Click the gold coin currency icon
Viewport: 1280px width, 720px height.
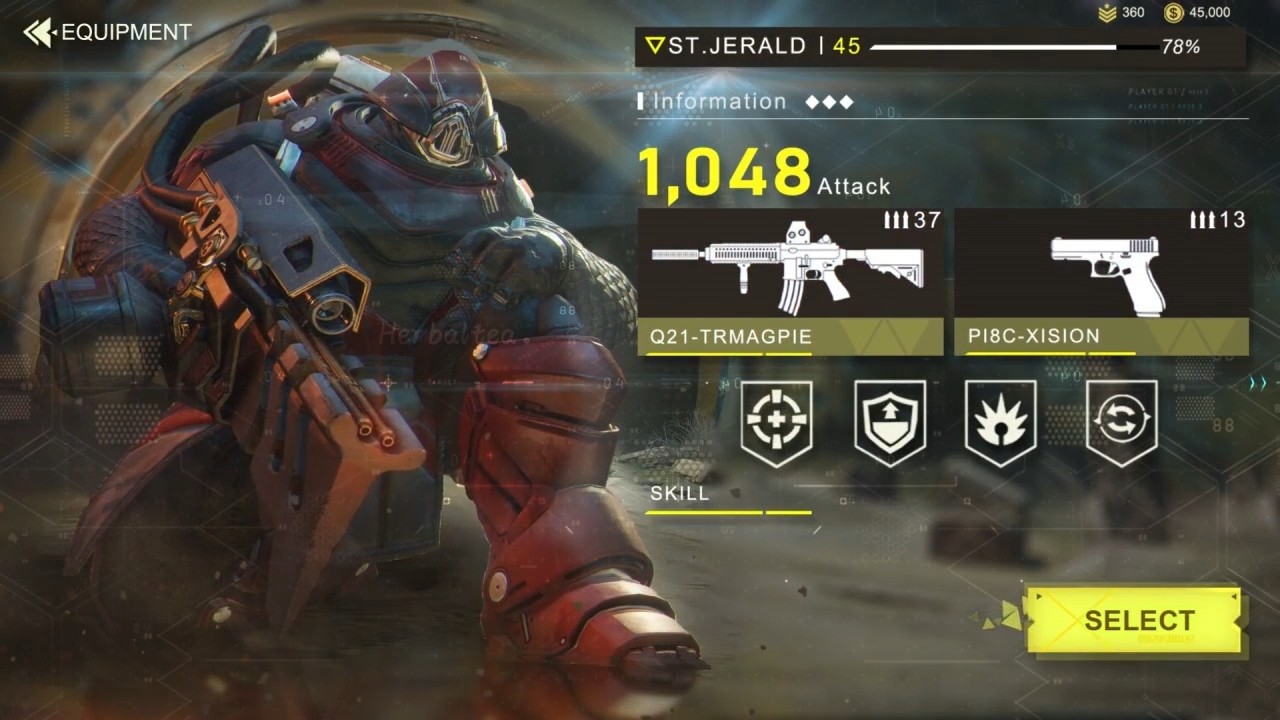point(1174,13)
